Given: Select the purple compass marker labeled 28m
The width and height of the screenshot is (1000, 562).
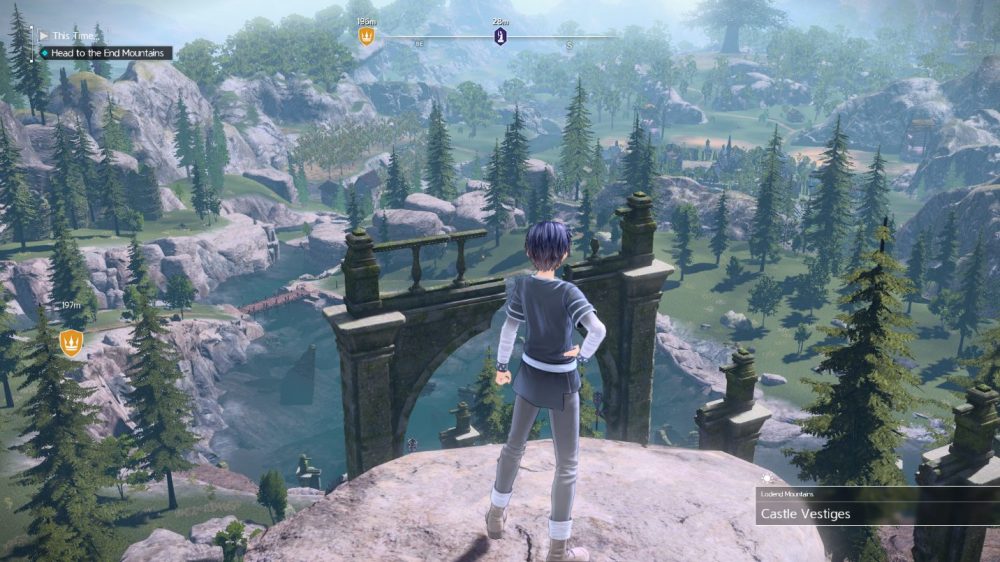Looking at the screenshot, I should point(500,37).
